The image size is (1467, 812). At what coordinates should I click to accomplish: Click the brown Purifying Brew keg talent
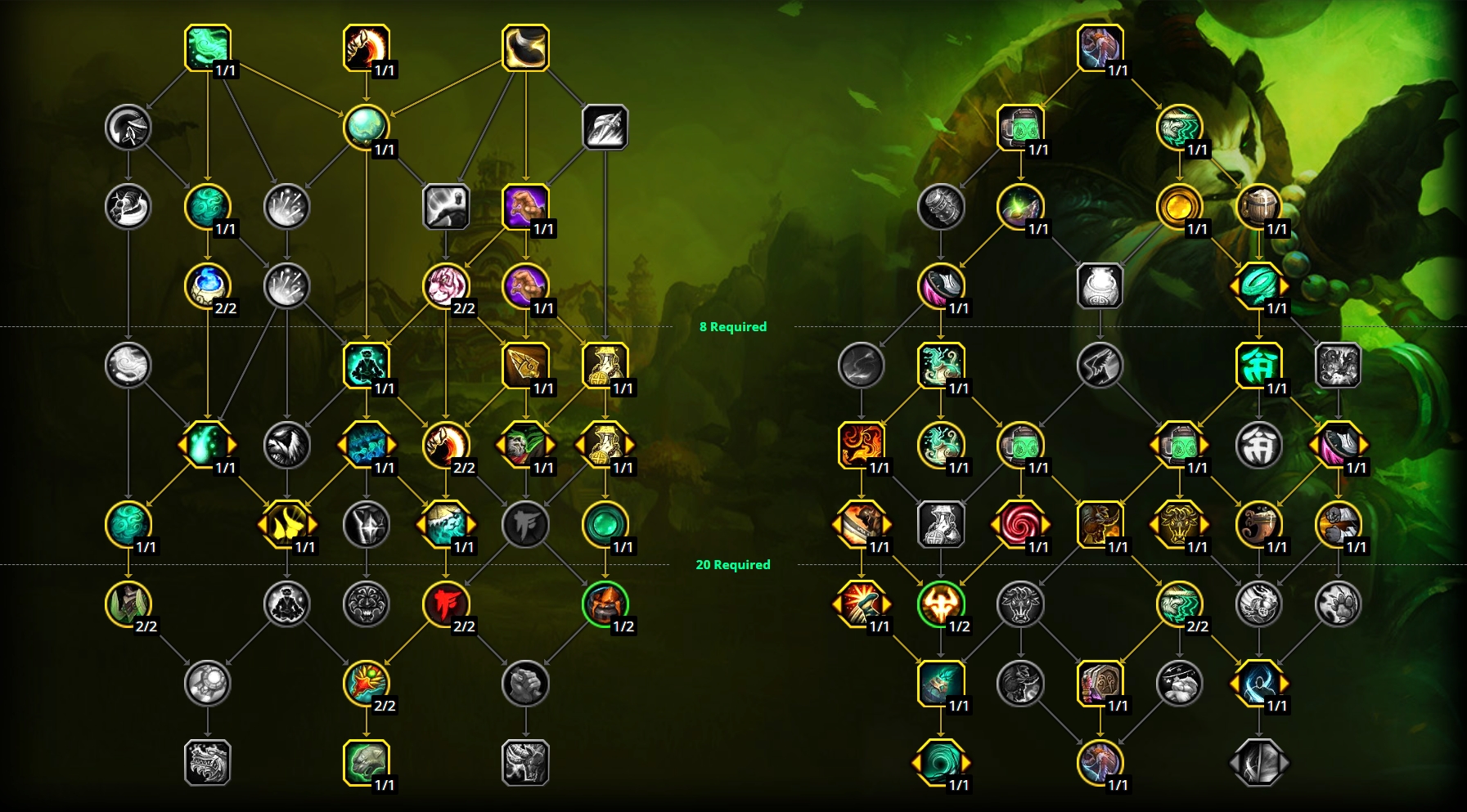point(1264,206)
